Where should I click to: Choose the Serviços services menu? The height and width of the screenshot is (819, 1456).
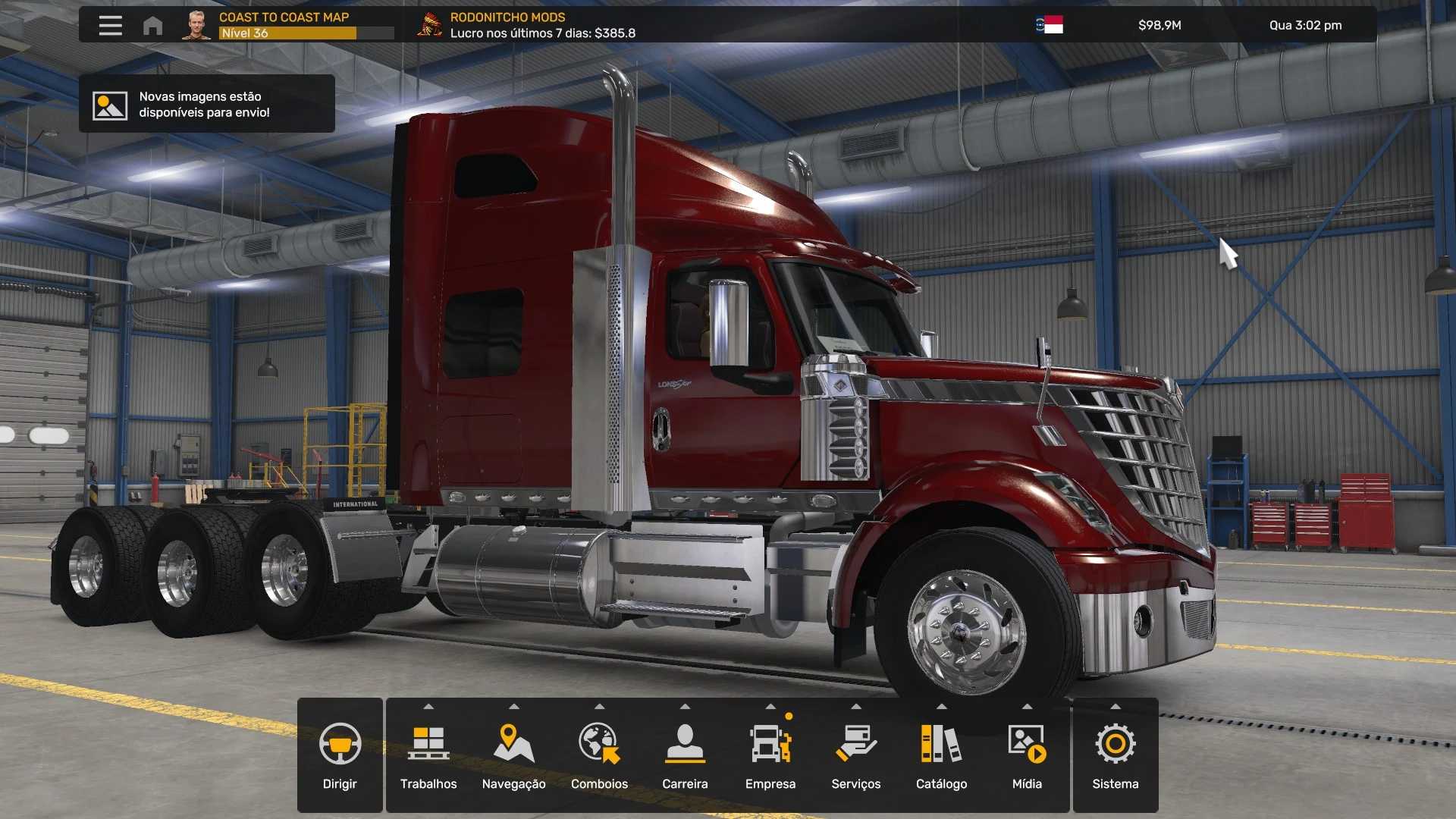(x=855, y=755)
